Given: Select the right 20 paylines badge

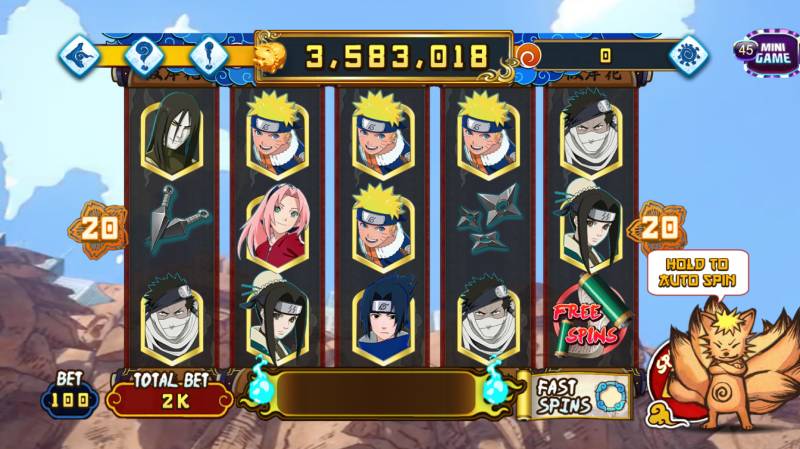Looking at the screenshot, I should click(657, 228).
